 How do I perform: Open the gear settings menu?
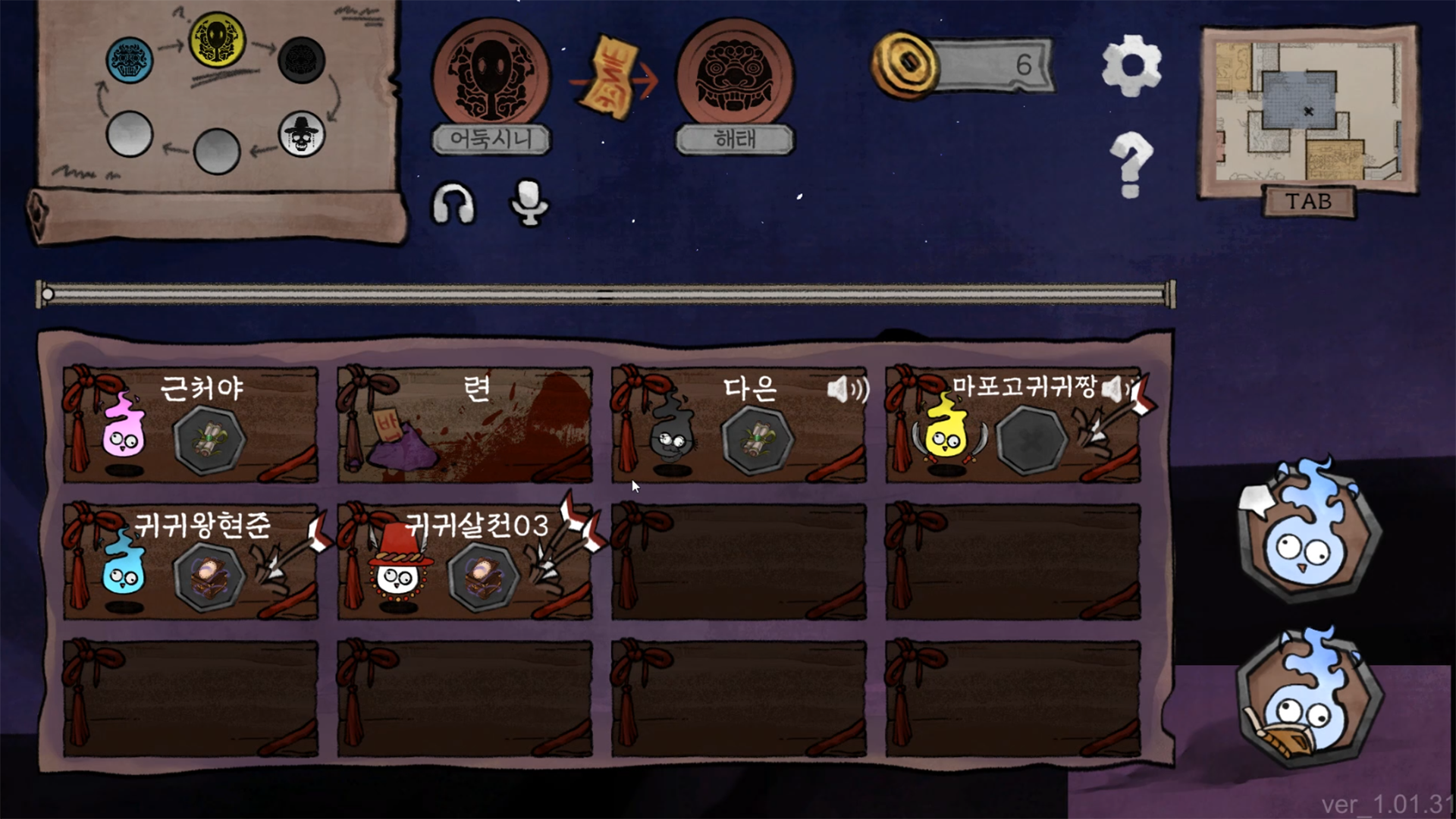(1131, 65)
